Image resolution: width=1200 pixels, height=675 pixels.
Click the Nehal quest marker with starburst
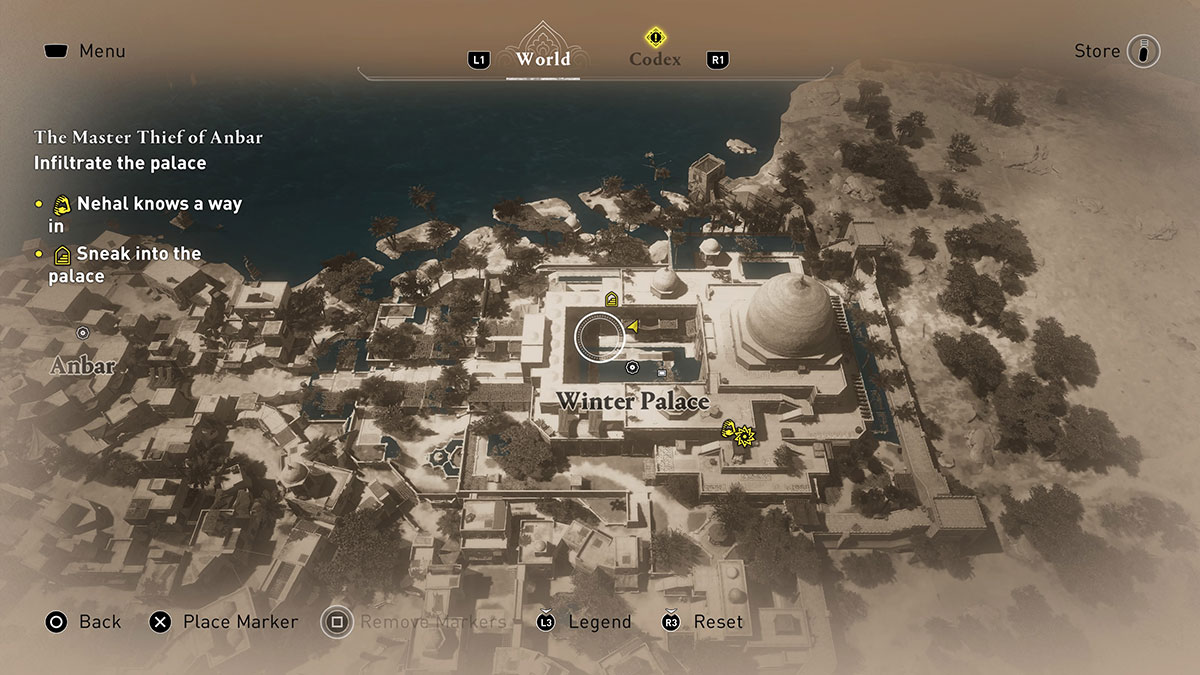(737, 431)
